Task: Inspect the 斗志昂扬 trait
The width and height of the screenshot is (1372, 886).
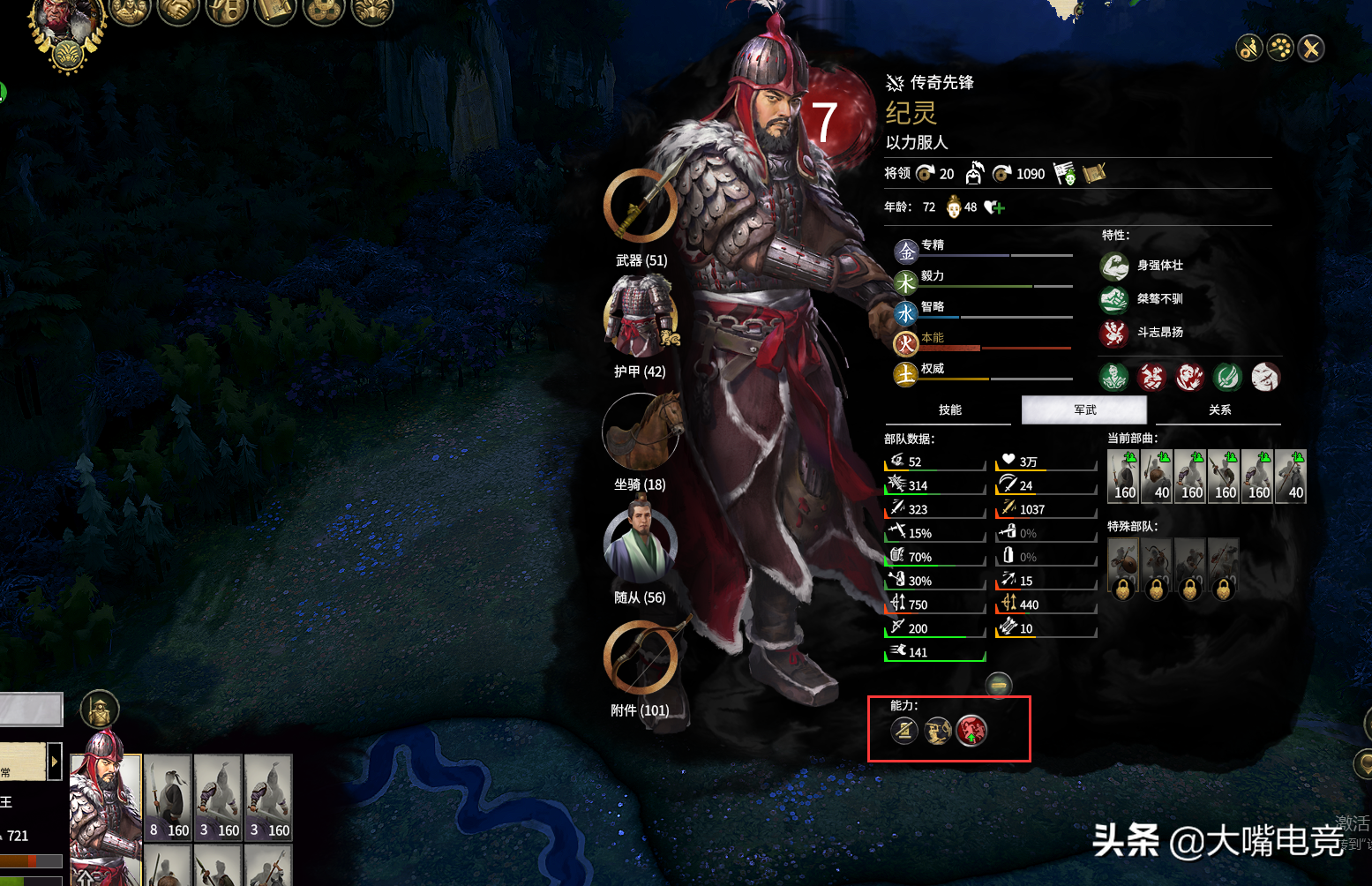Action: pos(1114,334)
